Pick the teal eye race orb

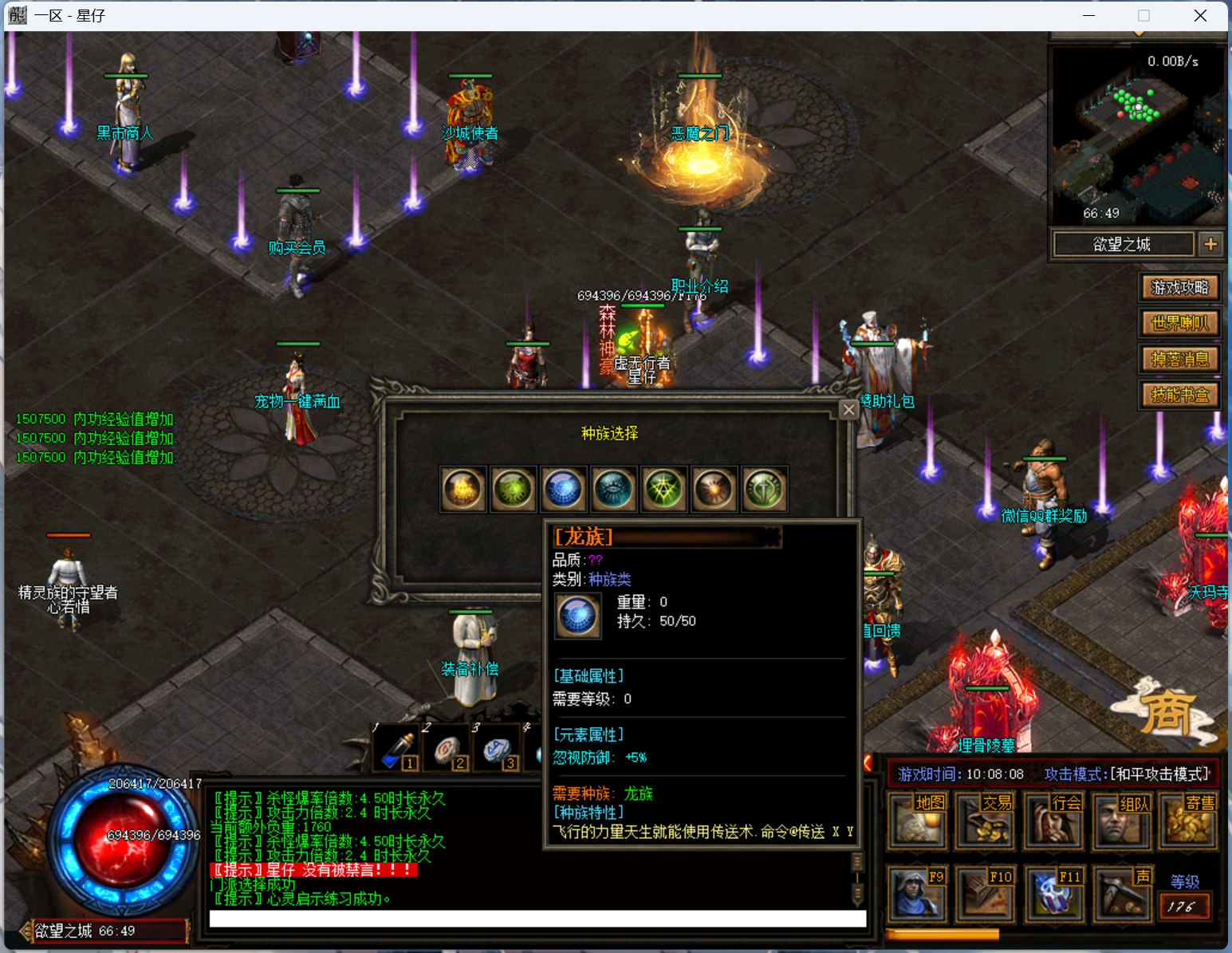pos(613,489)
